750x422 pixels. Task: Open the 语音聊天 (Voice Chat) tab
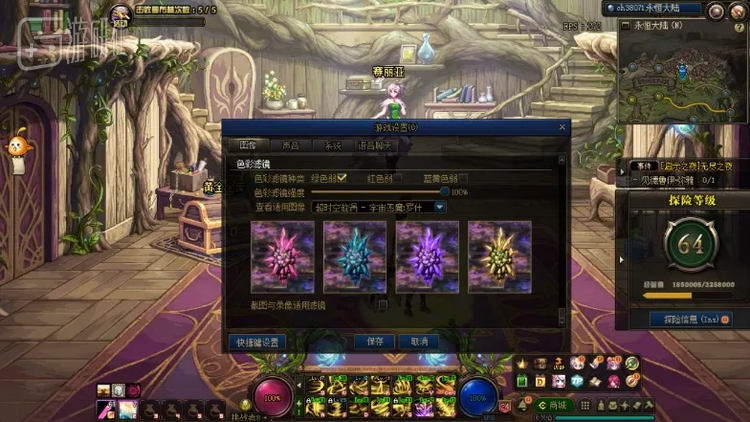pyautogui.click(x=375, y=145)
